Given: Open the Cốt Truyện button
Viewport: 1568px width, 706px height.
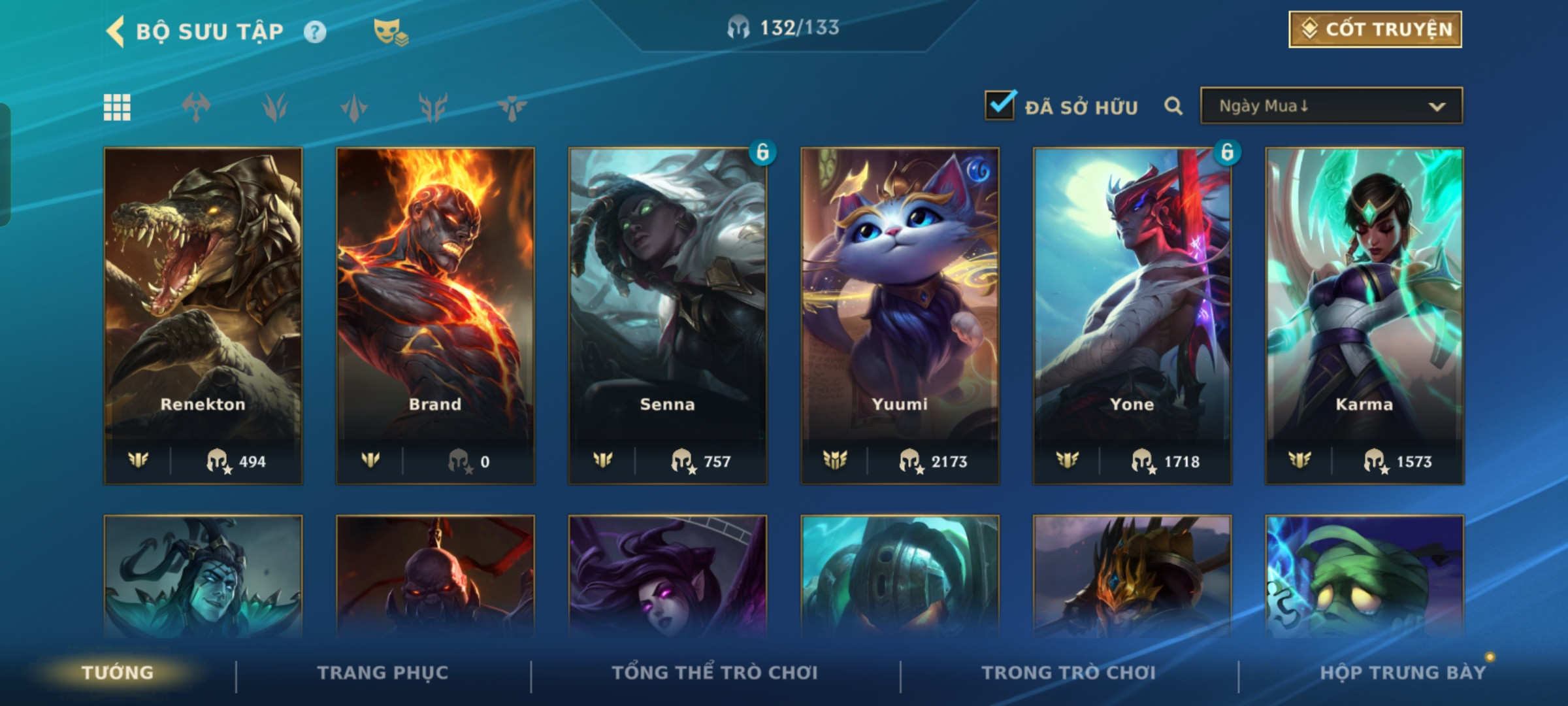Looking at the screenshot, I should pos(1375,29).
